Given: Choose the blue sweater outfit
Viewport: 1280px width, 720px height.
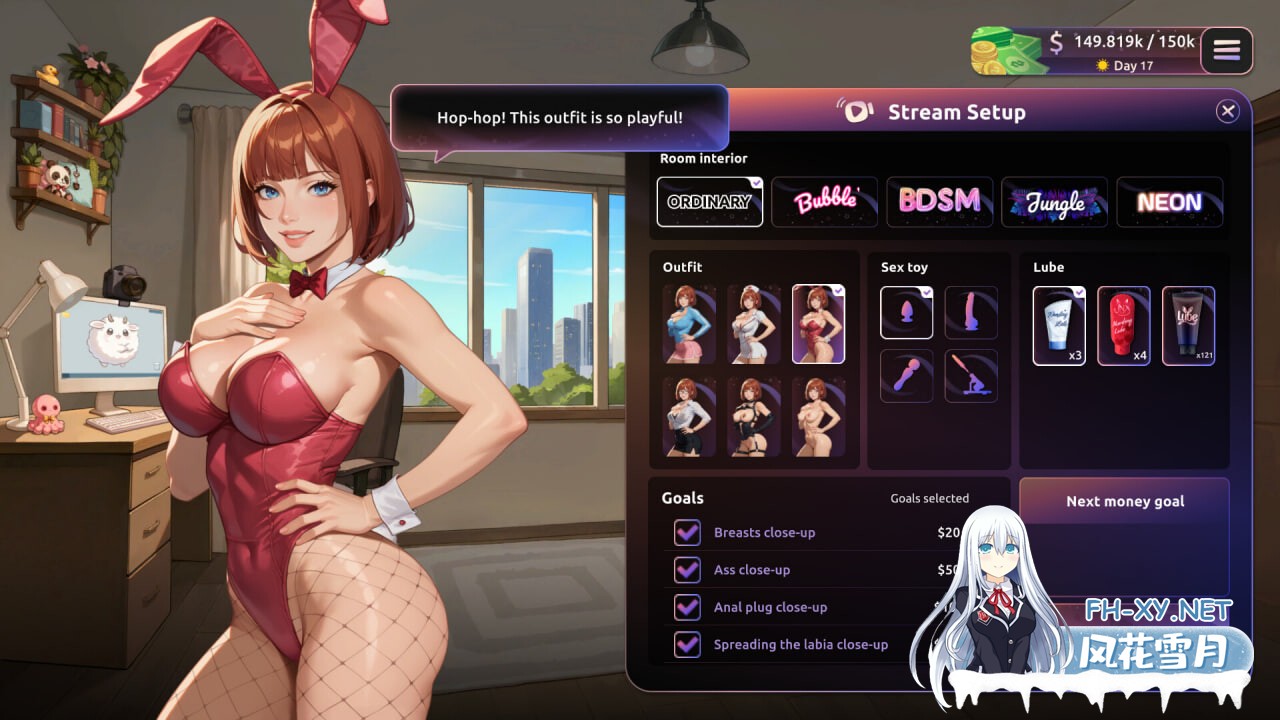Looking at the screenshot, I should coord(689,324).
